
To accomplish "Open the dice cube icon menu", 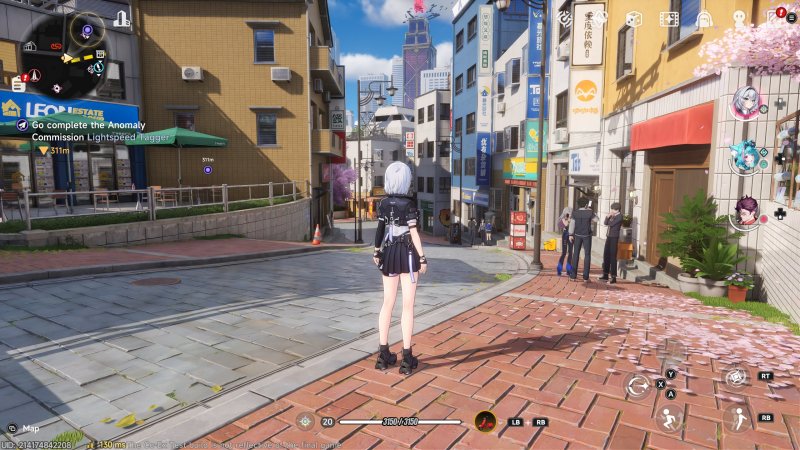I will 634,18.
